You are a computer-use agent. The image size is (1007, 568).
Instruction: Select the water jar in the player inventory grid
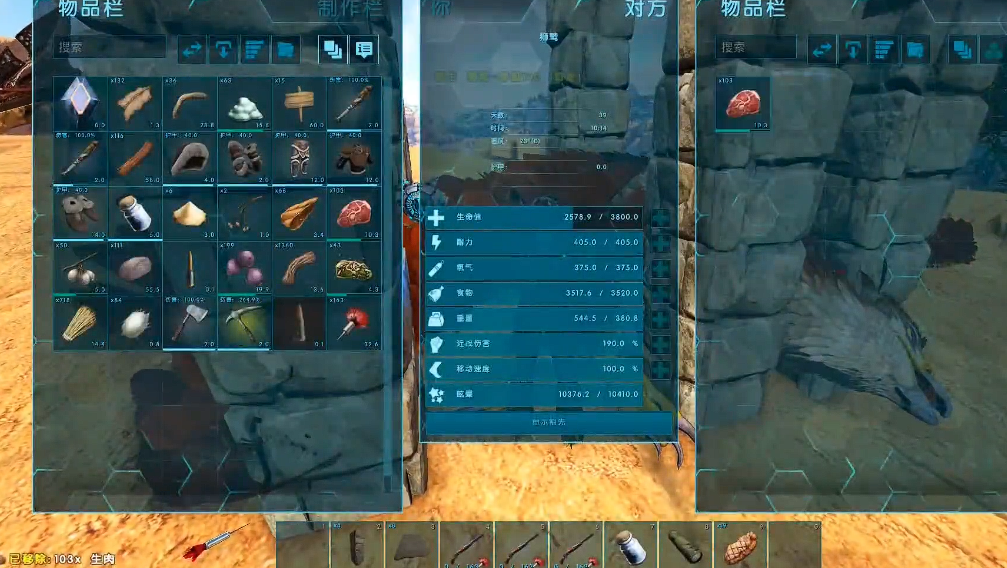[x=134, y=213]
